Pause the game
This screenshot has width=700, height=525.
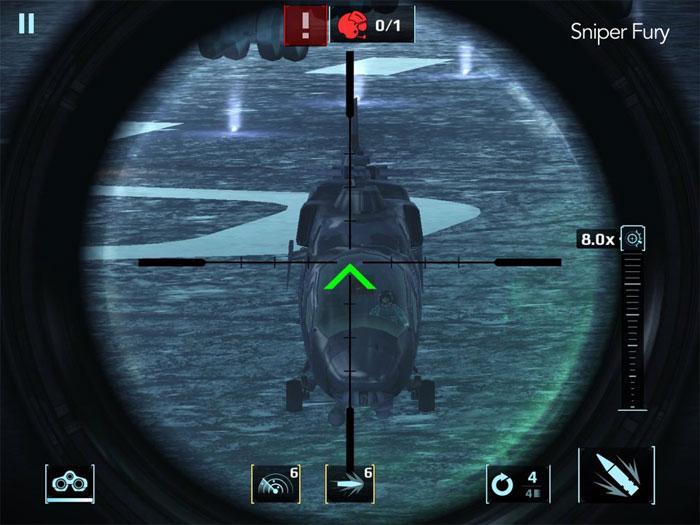(26, 24)
